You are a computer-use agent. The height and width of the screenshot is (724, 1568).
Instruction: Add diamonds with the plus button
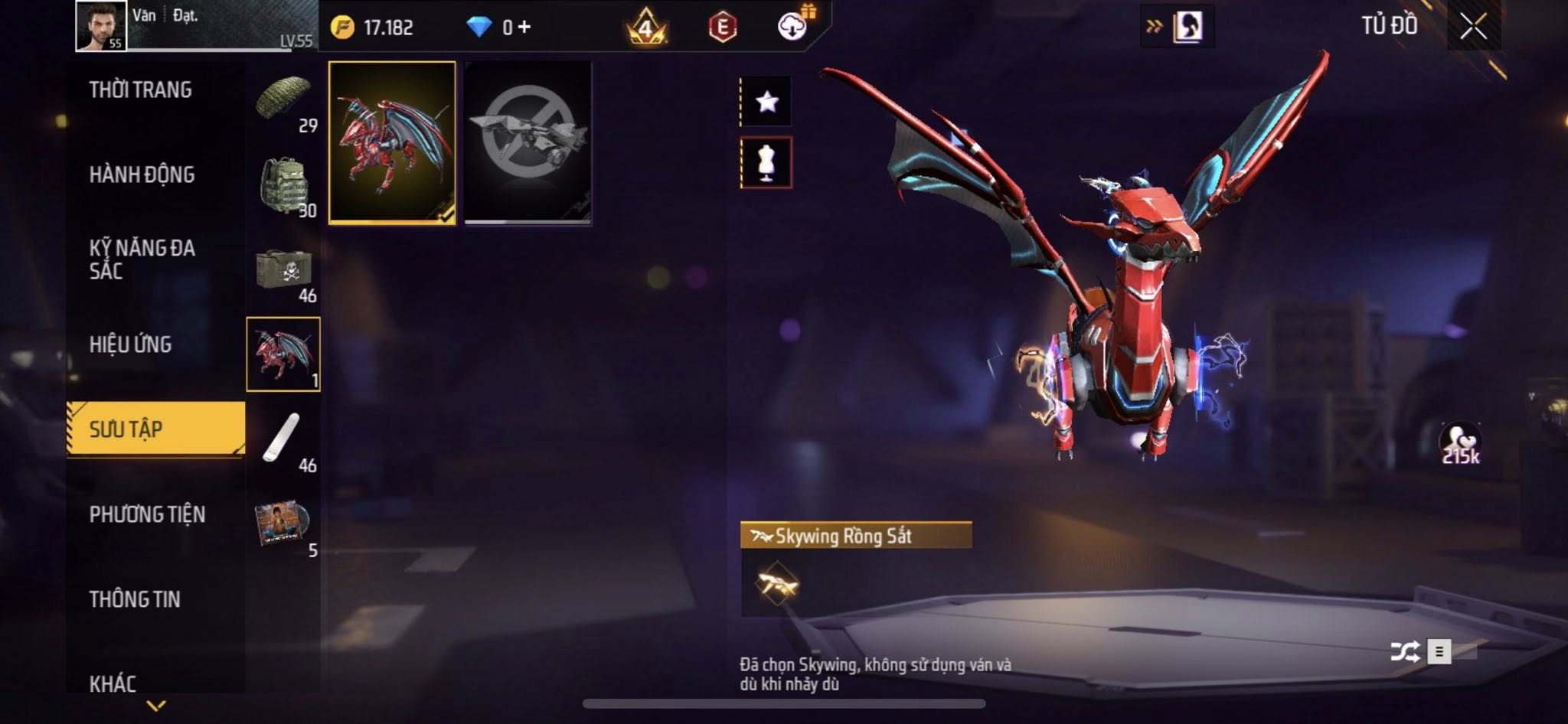524,28
